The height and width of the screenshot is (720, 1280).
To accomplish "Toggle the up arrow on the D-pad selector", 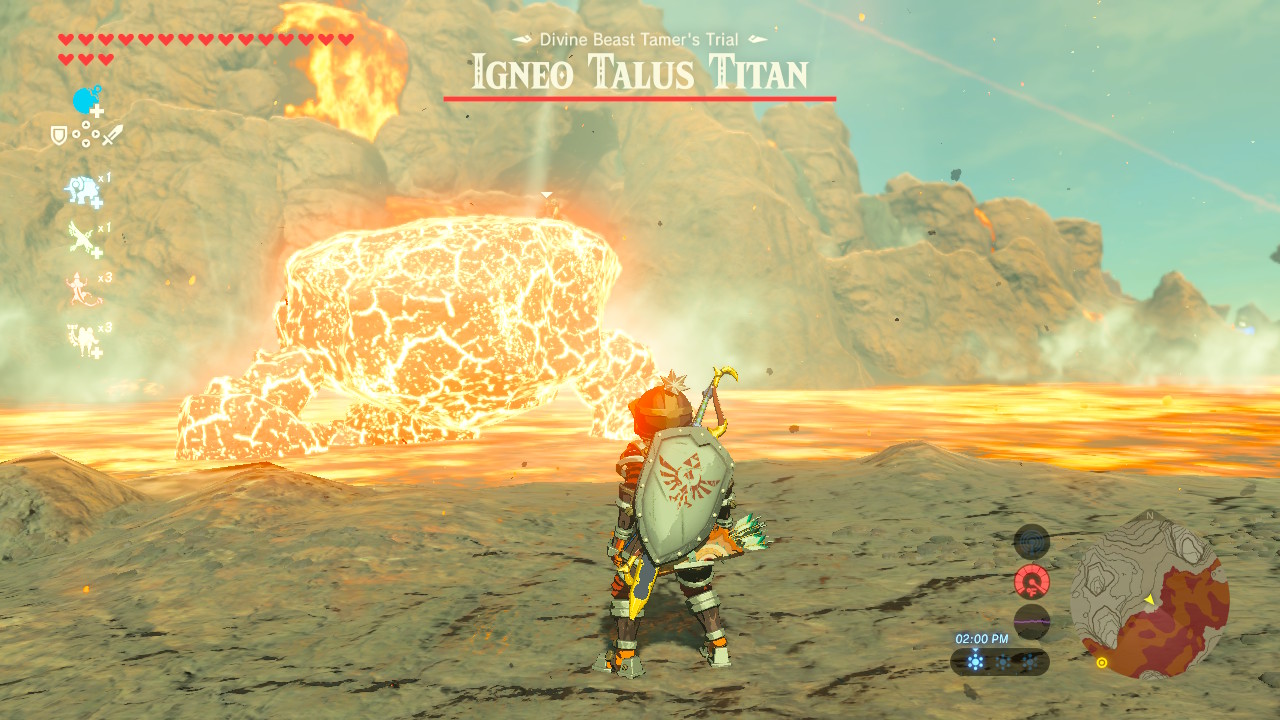I will click(87, 125).
